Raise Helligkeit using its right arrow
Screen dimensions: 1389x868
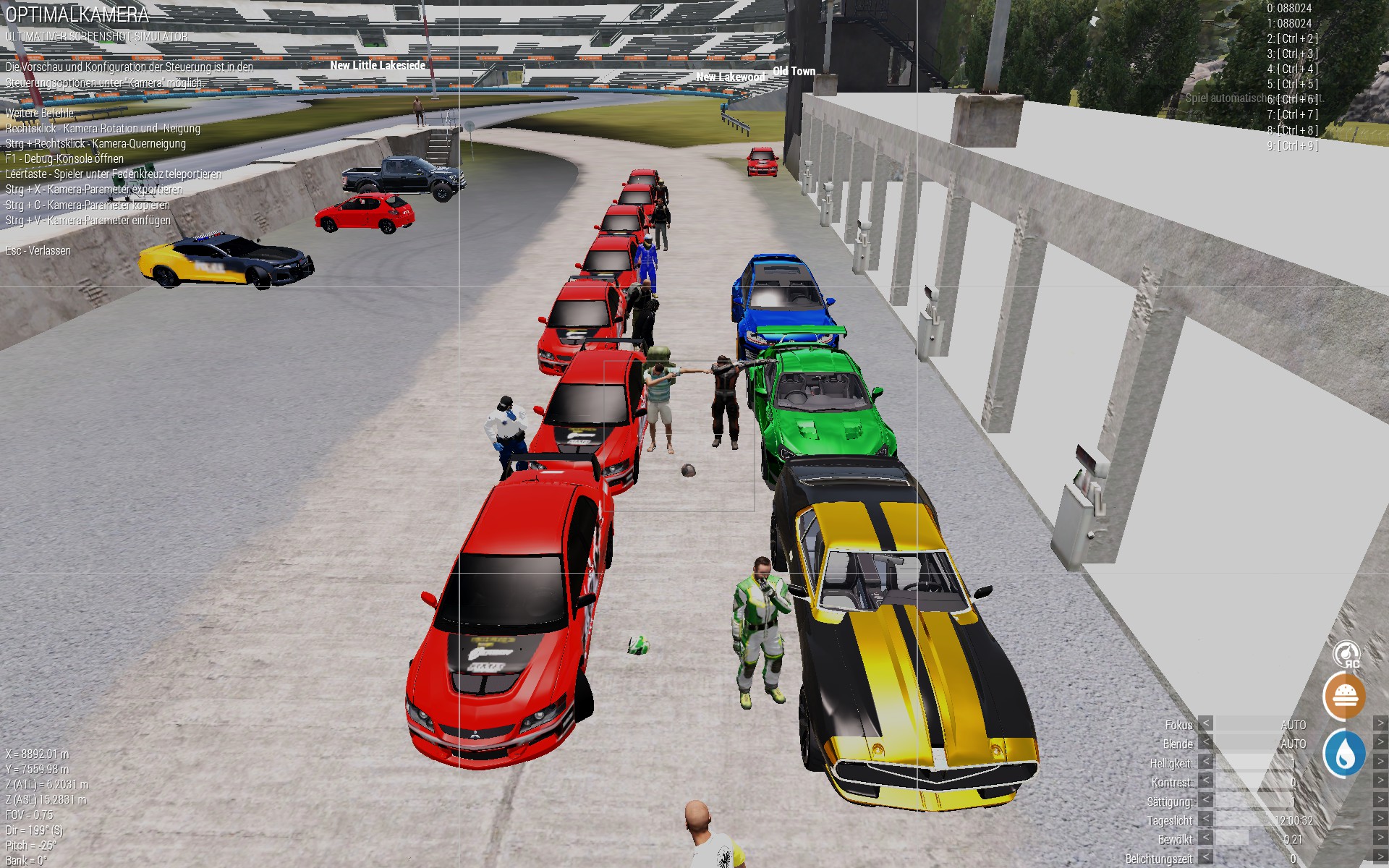tap(1380, 762)
